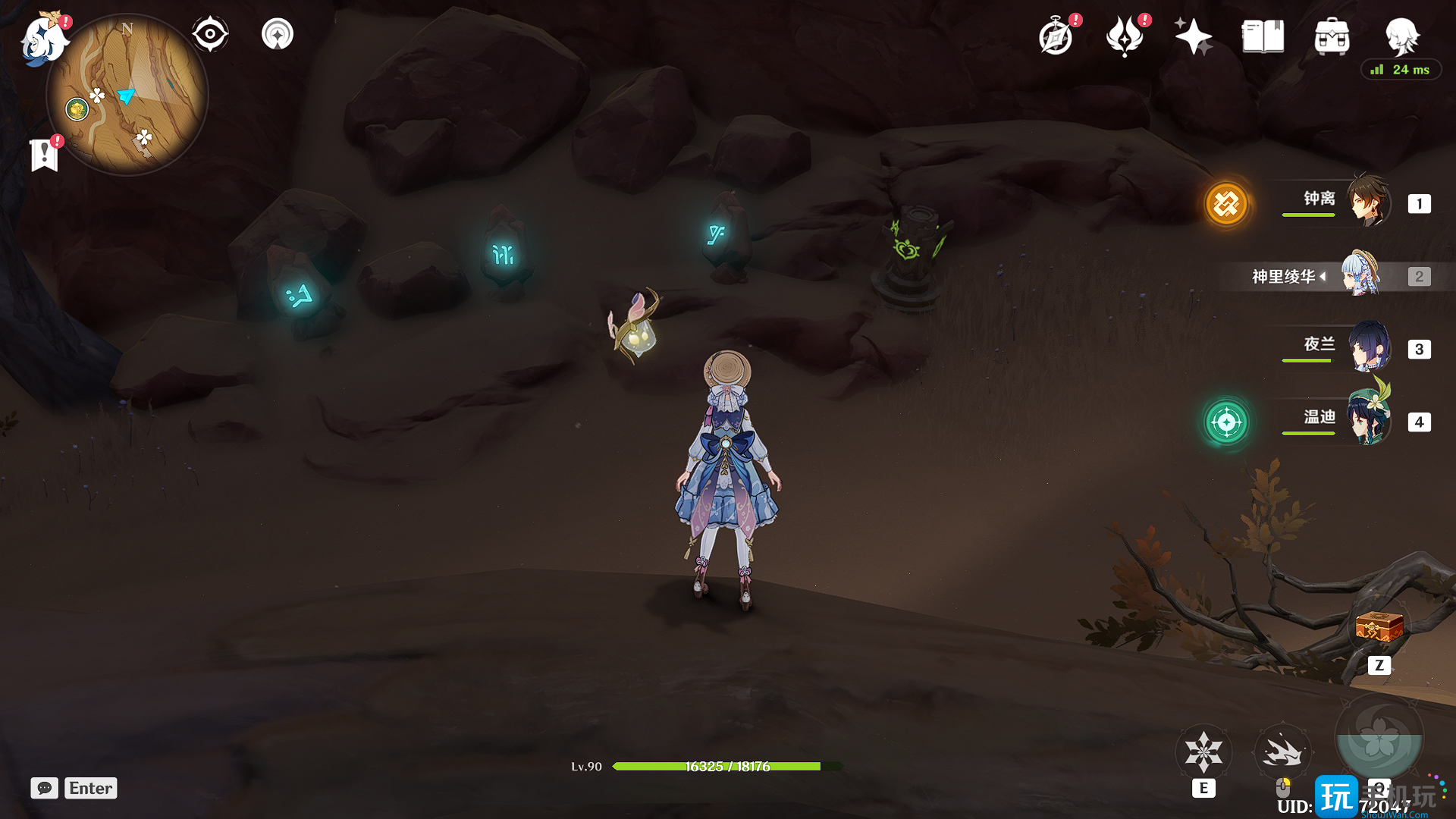Open the wireless signal icon beside the minimap
Screen dimensions: 1456x819
(278, 35)
